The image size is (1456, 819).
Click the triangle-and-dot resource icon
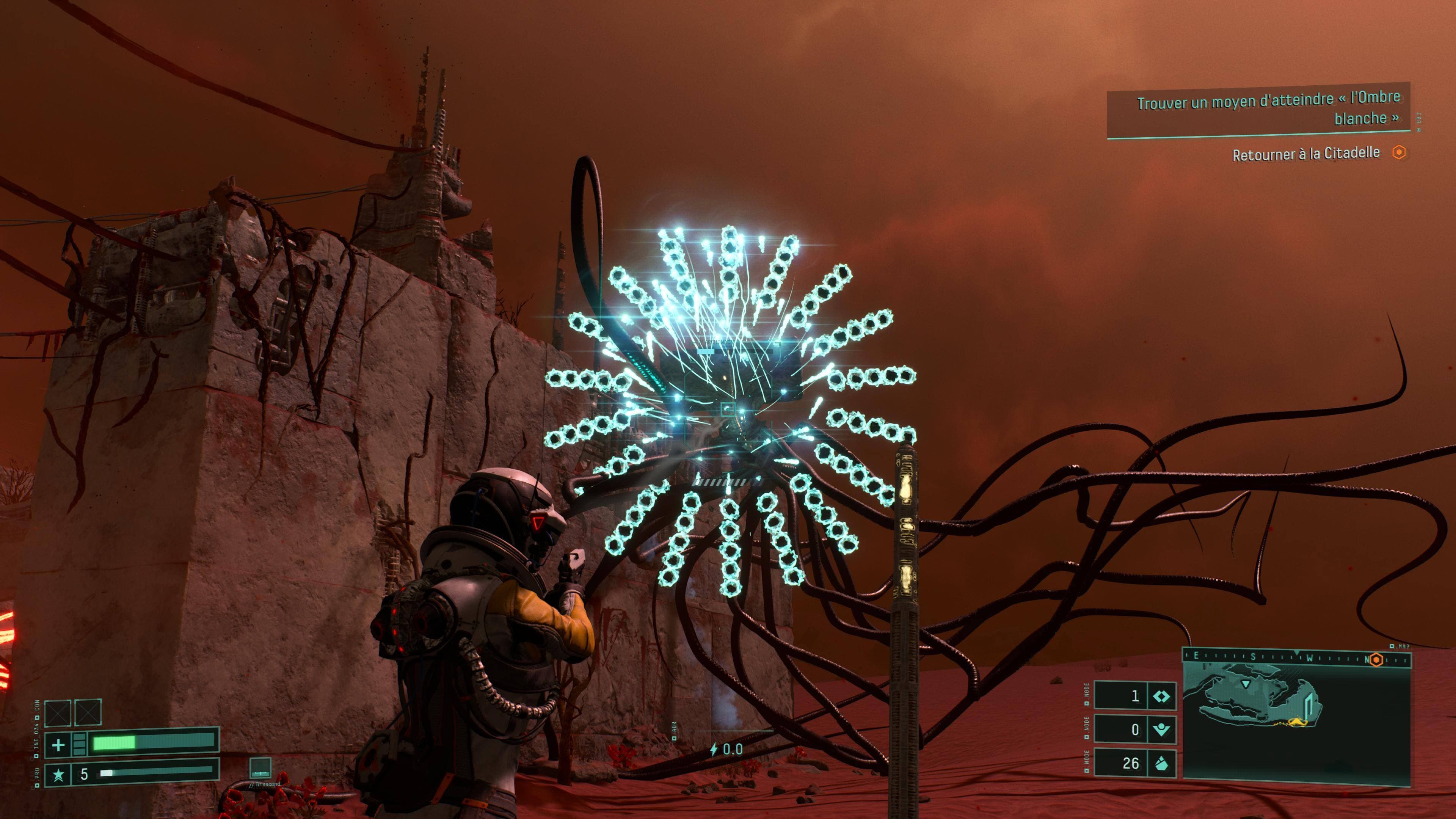point(1161,730)
